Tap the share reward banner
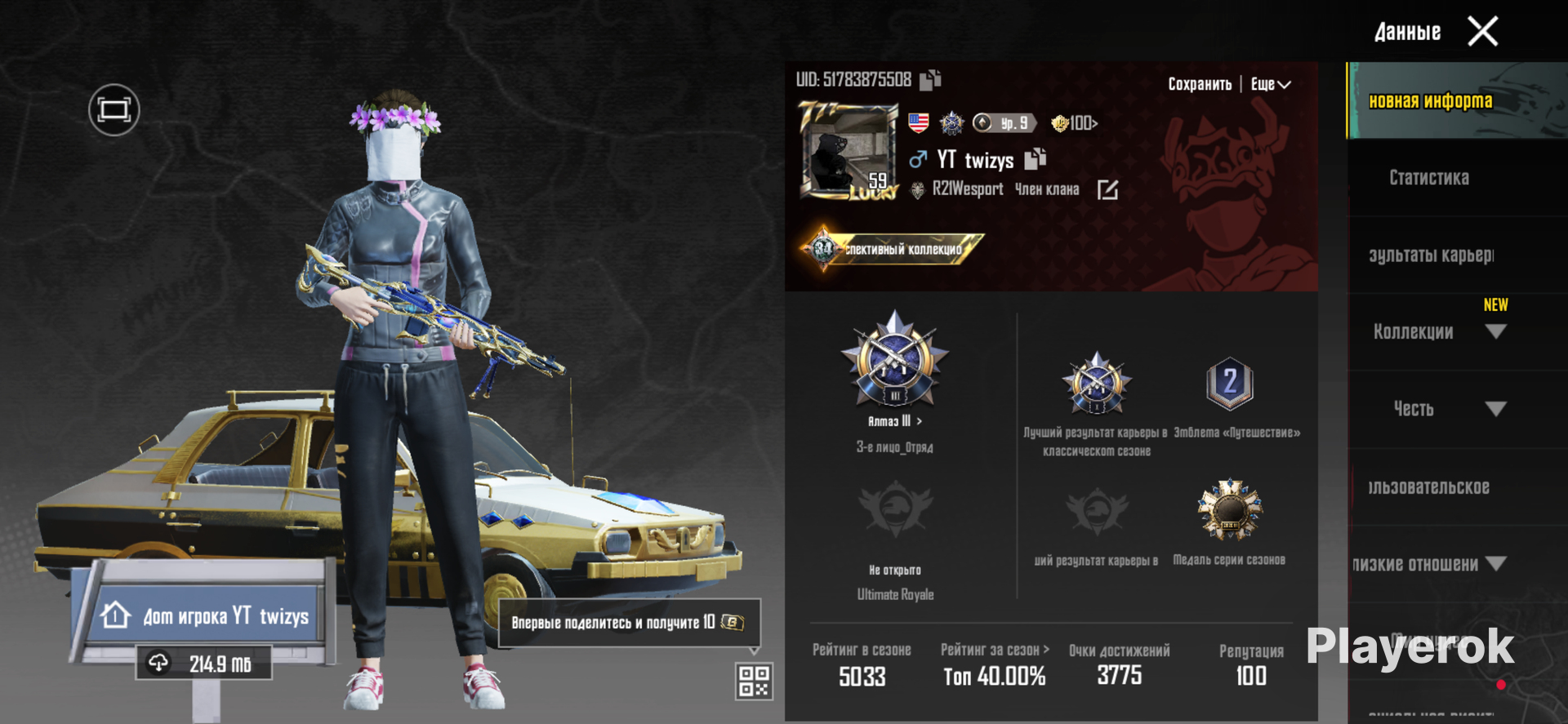The width and height of the screenshot is (1568, 724). (x=628, y=622)
